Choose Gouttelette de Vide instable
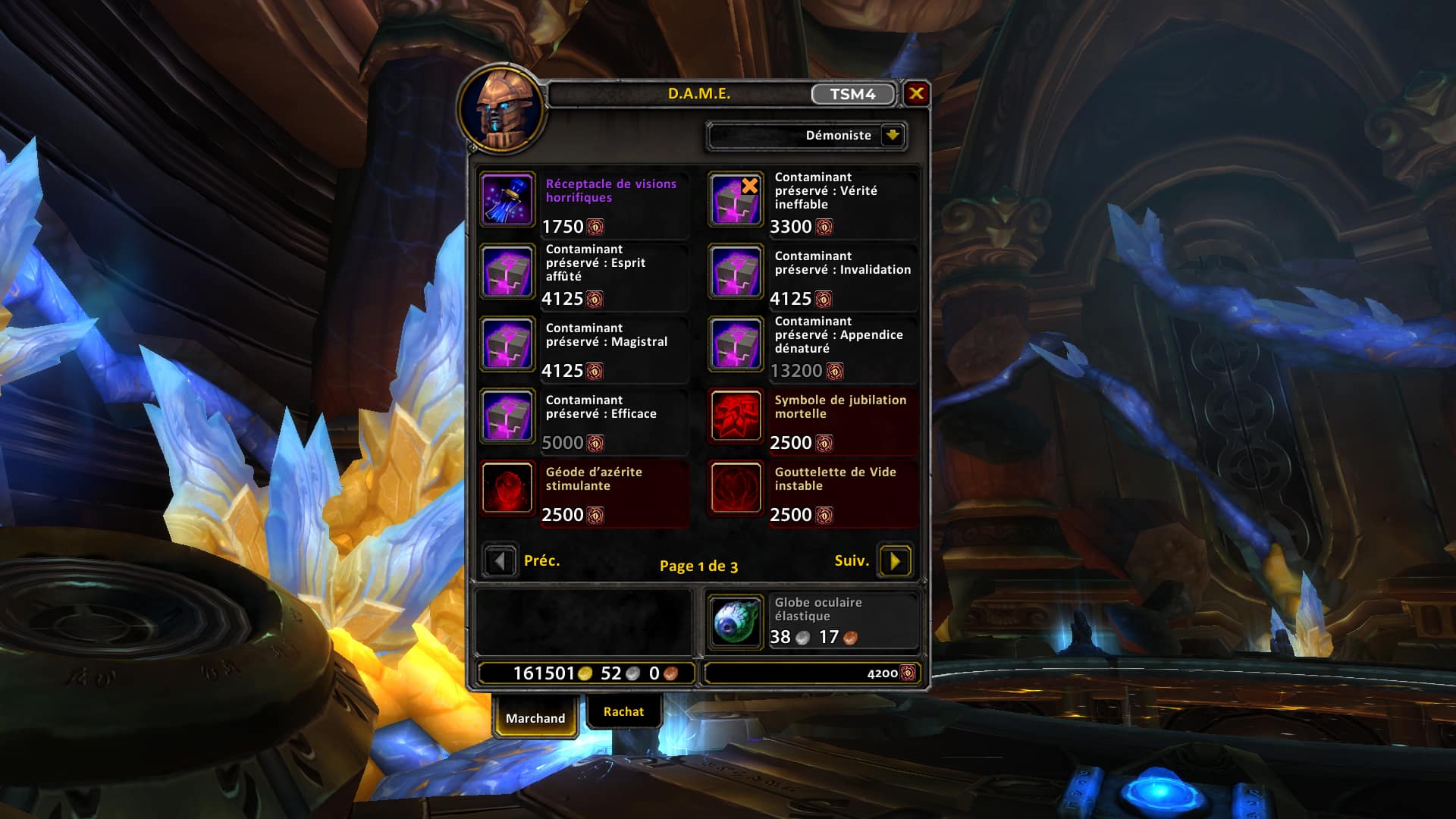The width and height of the screenshot is (1456, 819). [x=736, y=488]
